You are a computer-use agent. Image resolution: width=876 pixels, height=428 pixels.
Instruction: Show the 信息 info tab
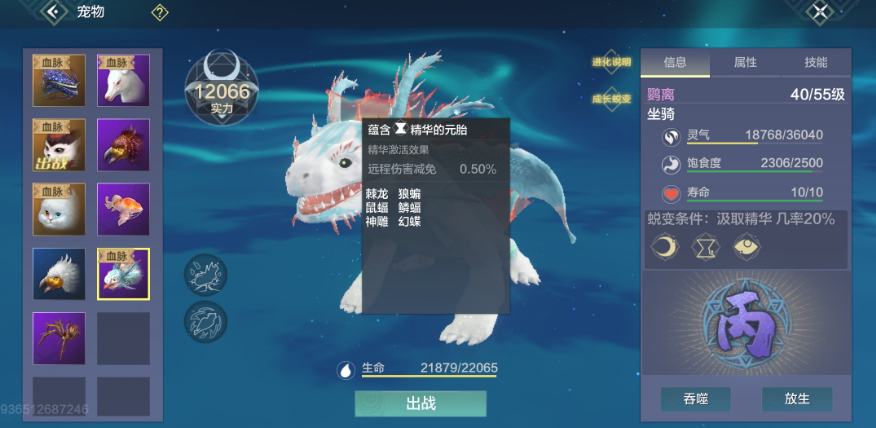click(x=675, y=62)
